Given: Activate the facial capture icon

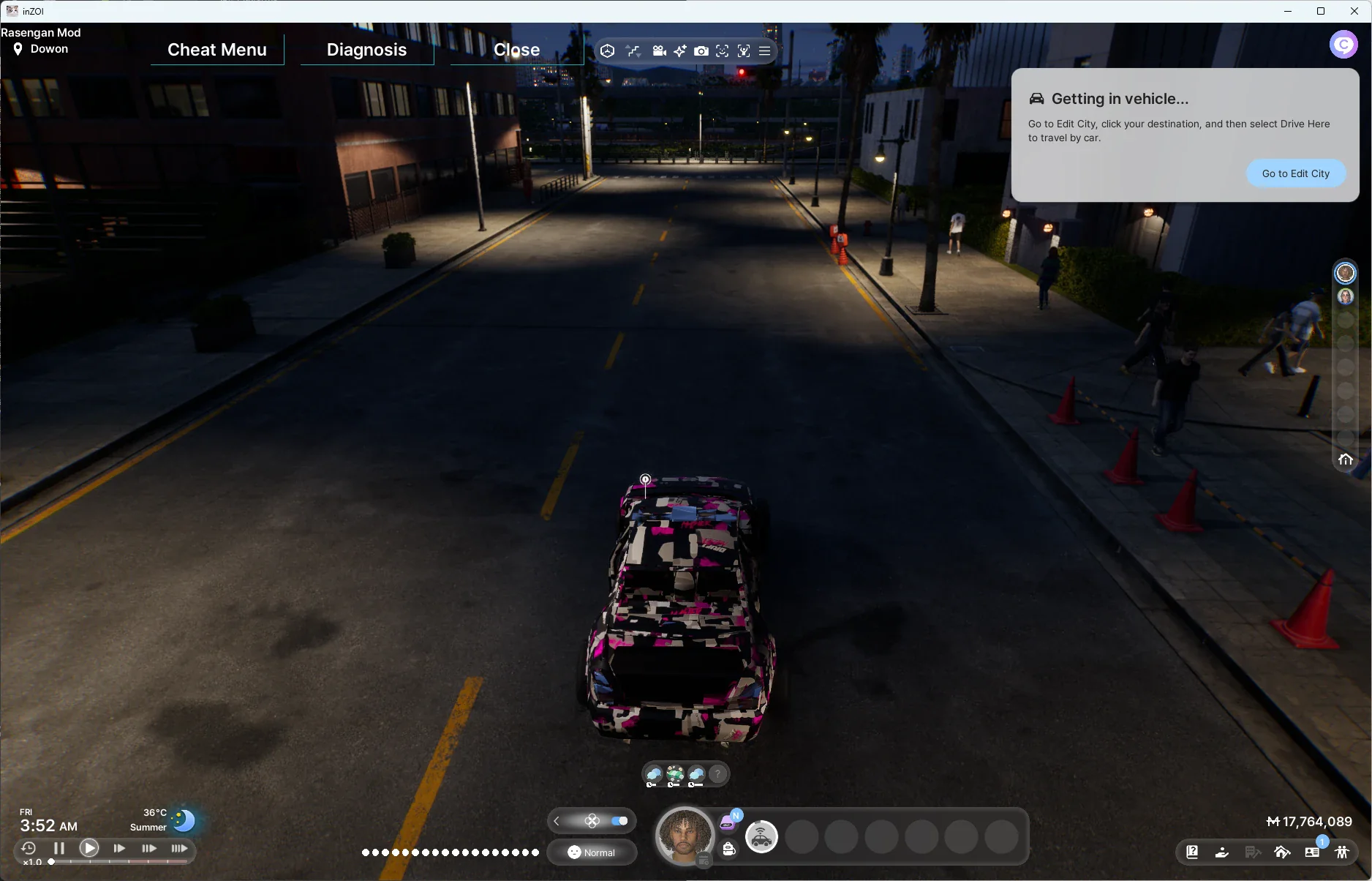Looking at the screenshot, I should coord(723,51).
